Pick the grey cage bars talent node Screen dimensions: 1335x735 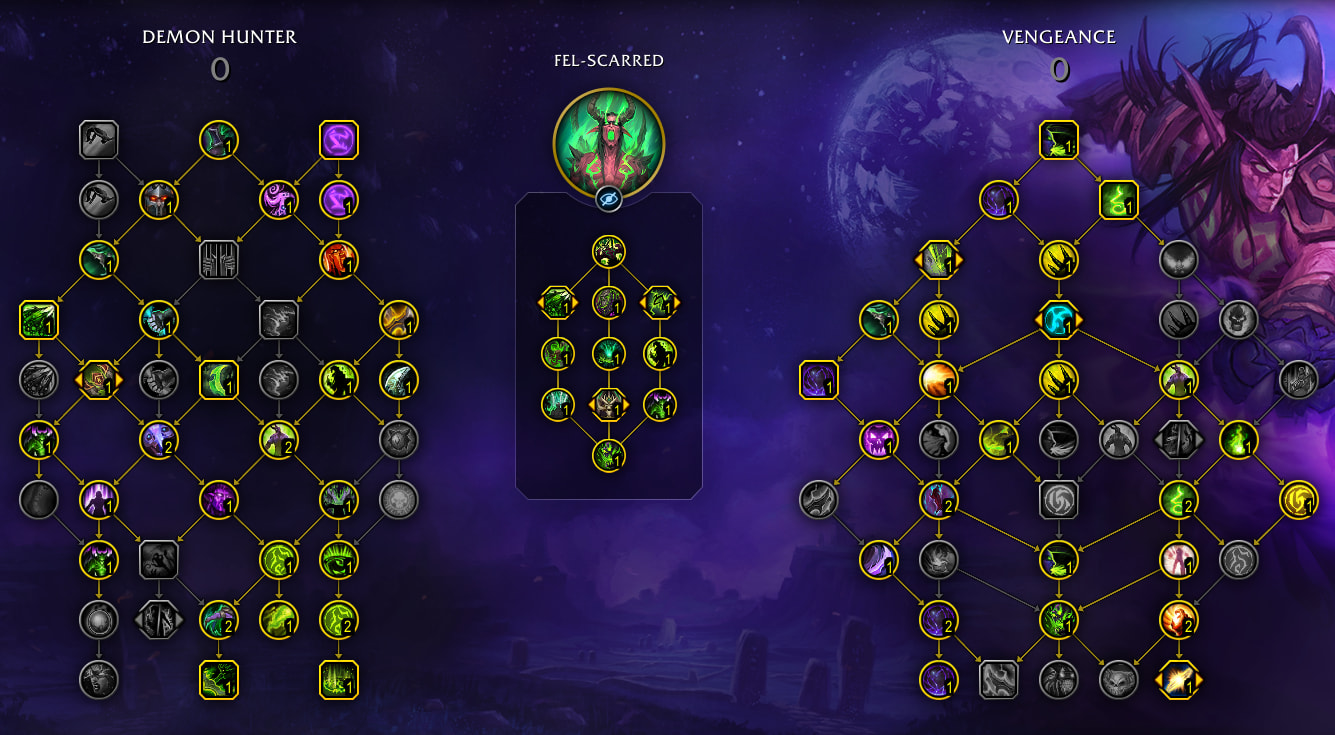pyautogui.click(x=218, y=260)
